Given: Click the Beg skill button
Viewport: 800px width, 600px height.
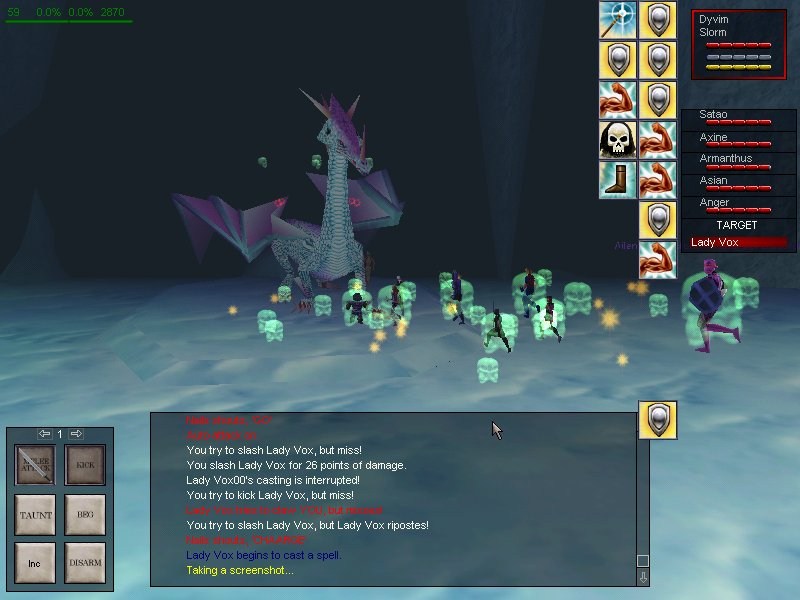Looking at the screenshot, I should point(85,514).
